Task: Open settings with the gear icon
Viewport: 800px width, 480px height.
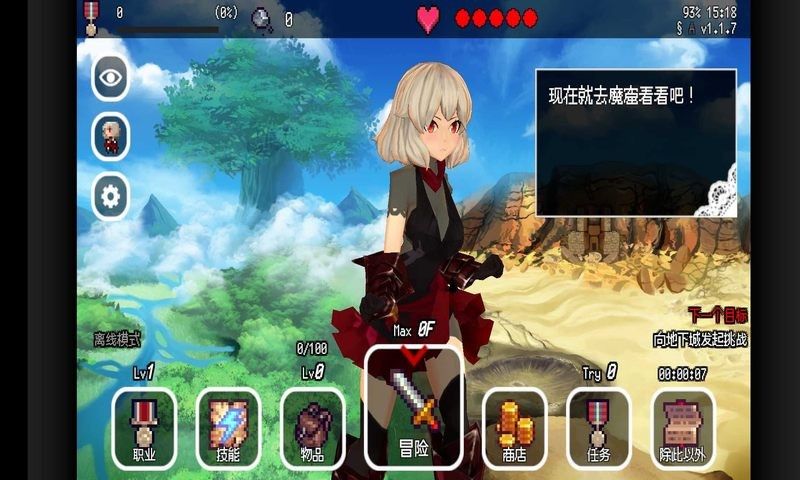Action: tap(111, 197)
